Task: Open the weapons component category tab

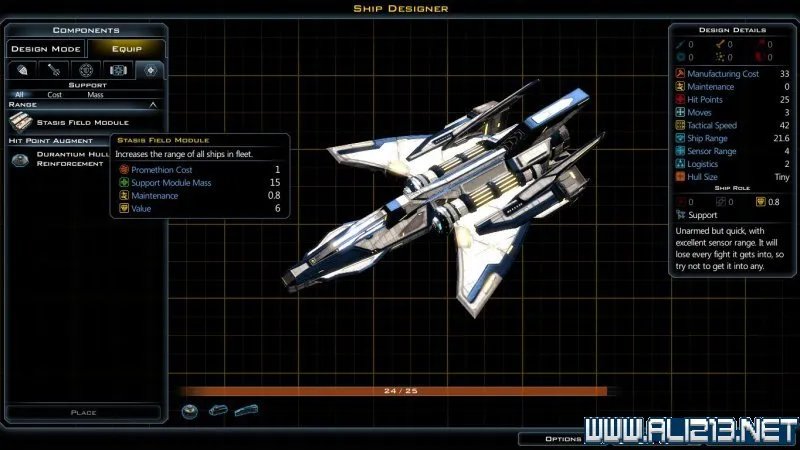Action: 55,70
